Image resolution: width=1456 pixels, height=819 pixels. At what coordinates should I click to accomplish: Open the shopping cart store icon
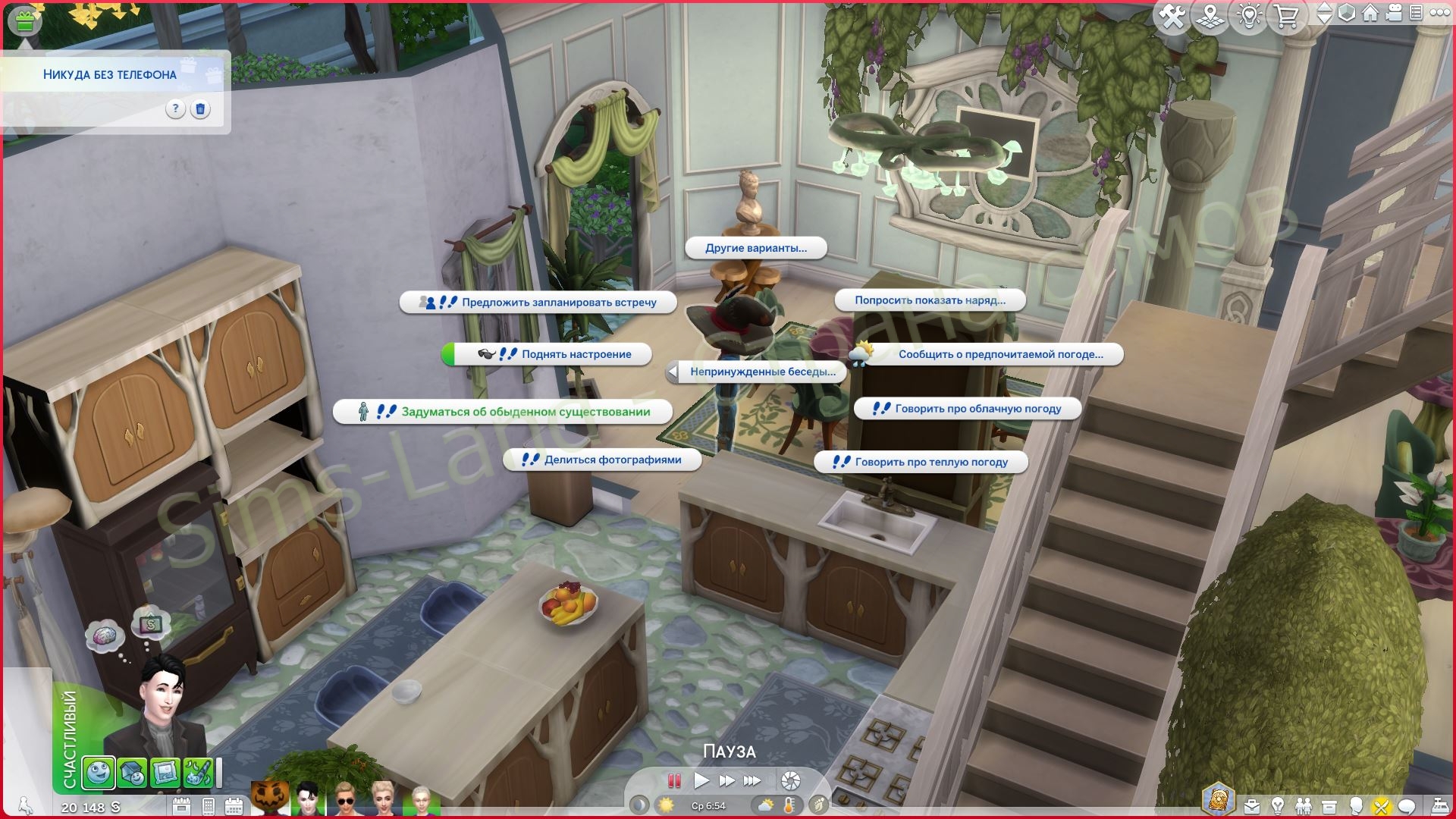coord(1286,17)
